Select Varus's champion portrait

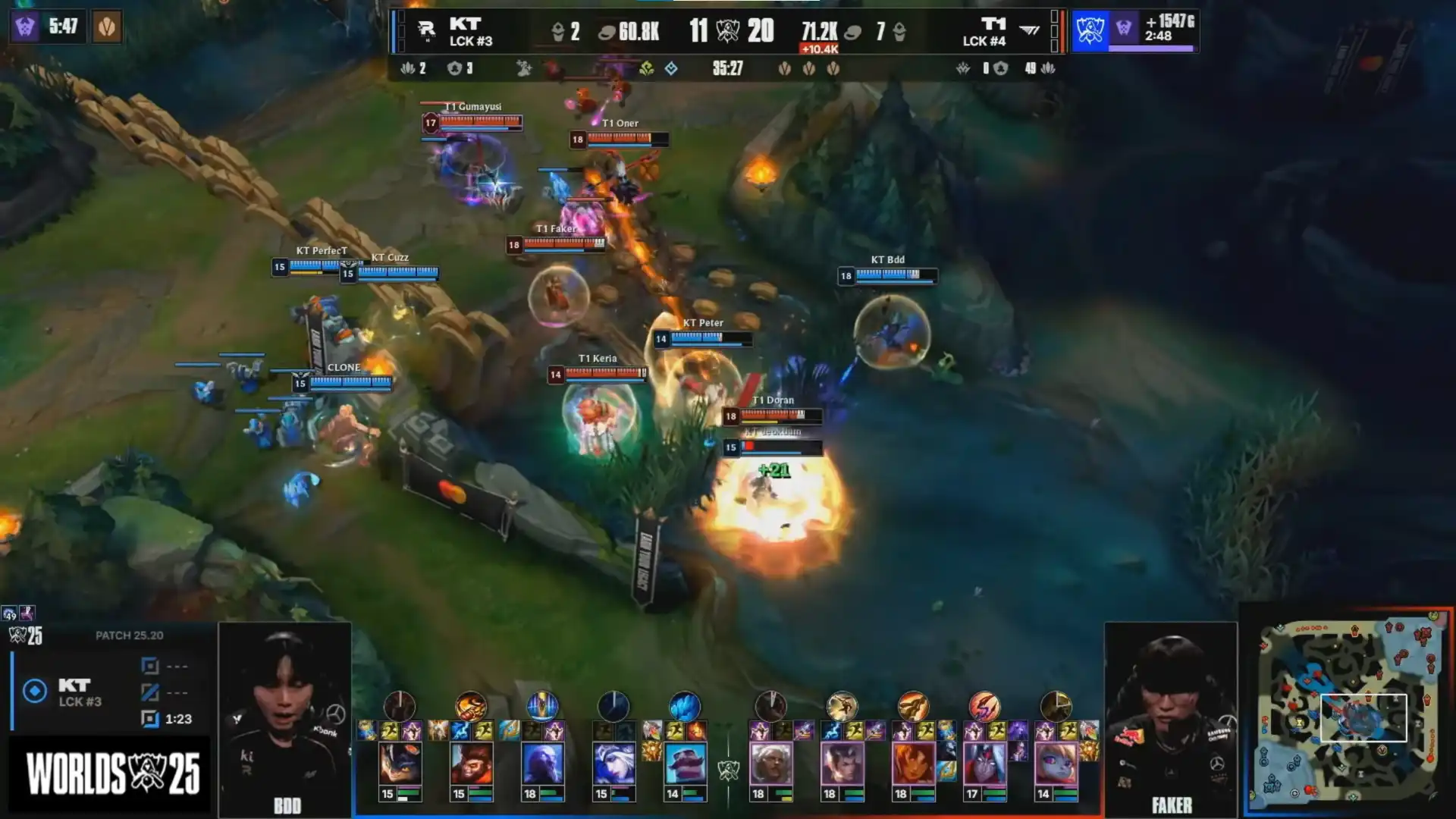985,763
